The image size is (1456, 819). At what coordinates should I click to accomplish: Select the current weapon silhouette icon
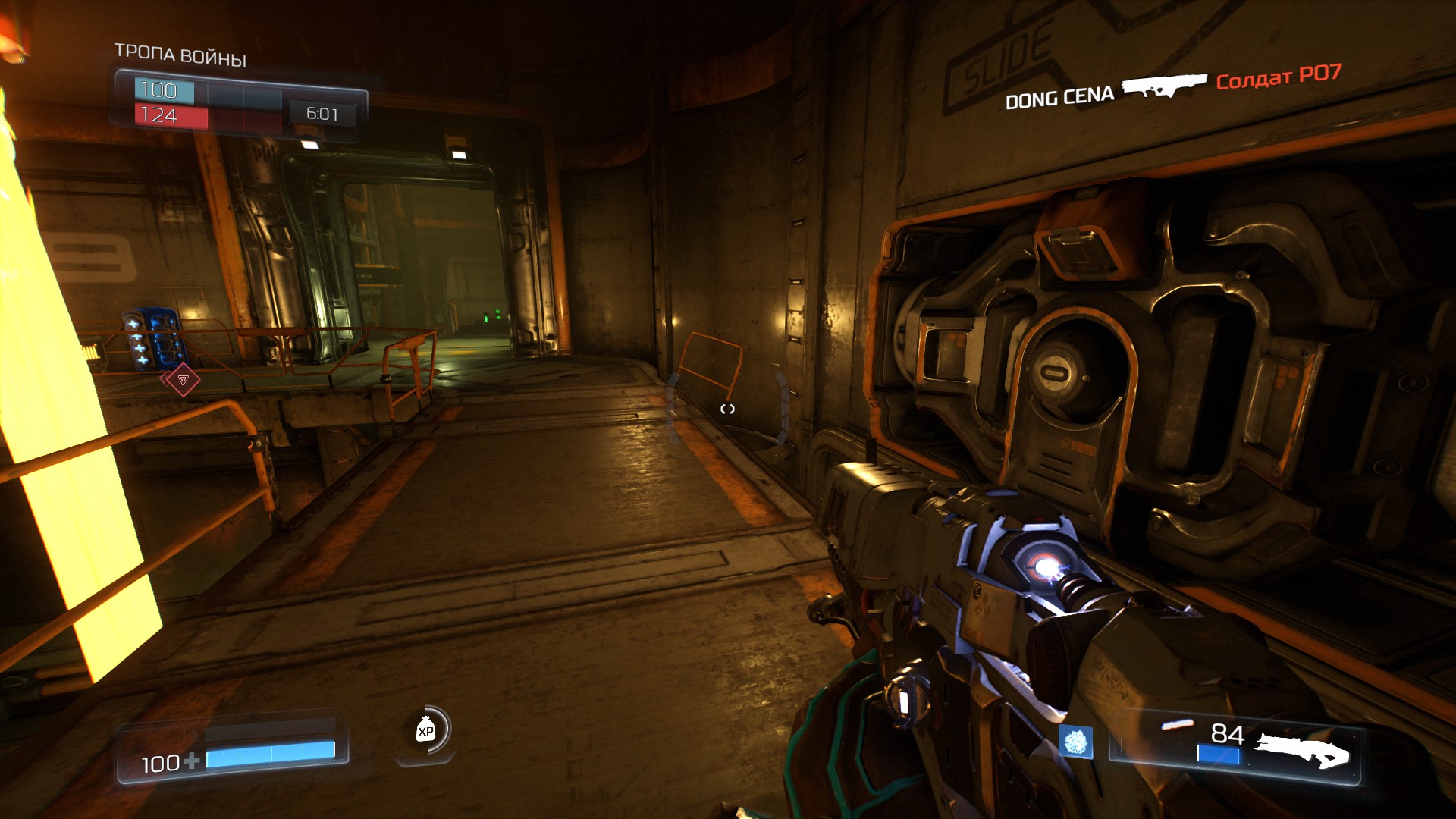point(1301,750)
